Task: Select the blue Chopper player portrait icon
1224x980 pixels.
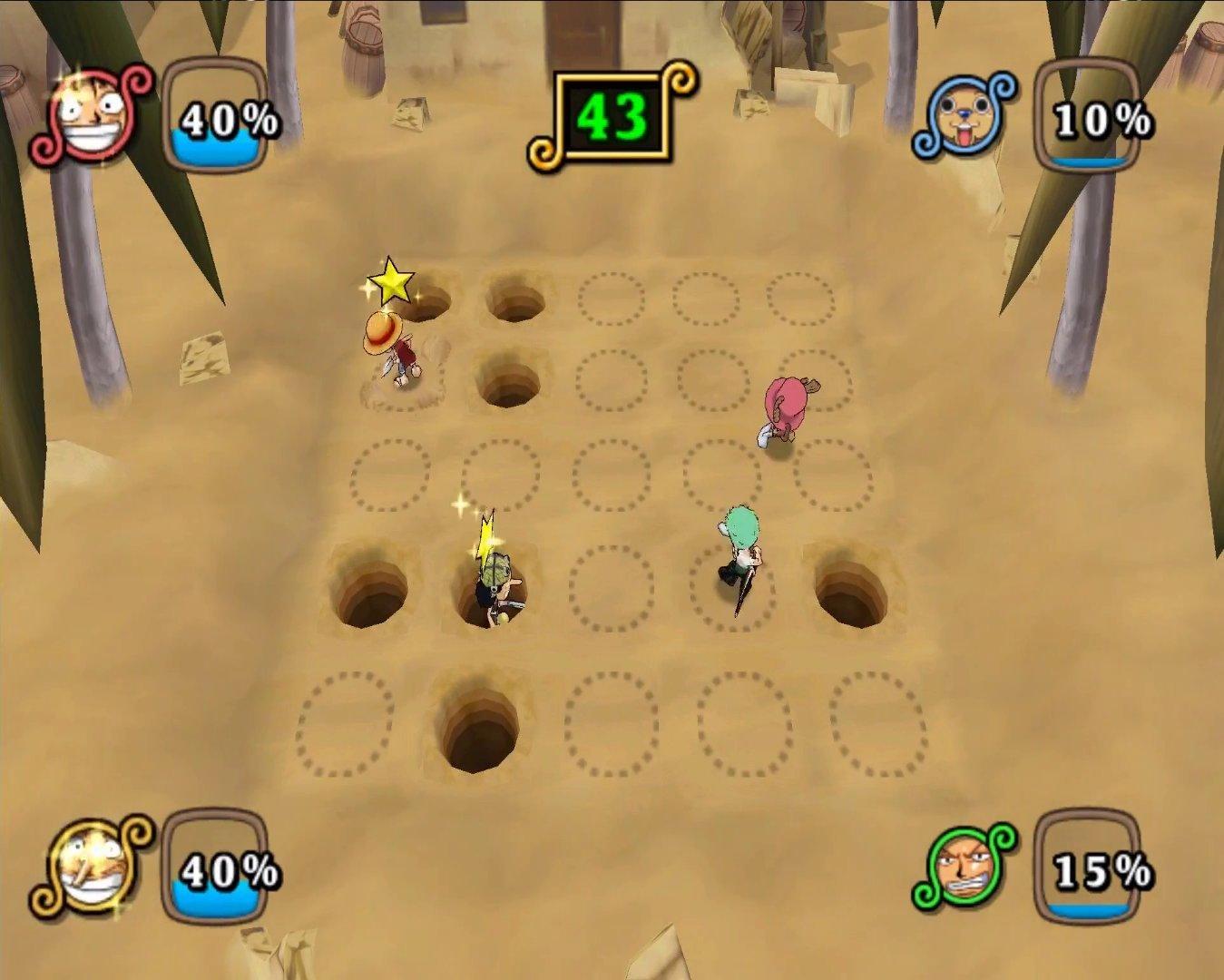Action: coord(962,118)
